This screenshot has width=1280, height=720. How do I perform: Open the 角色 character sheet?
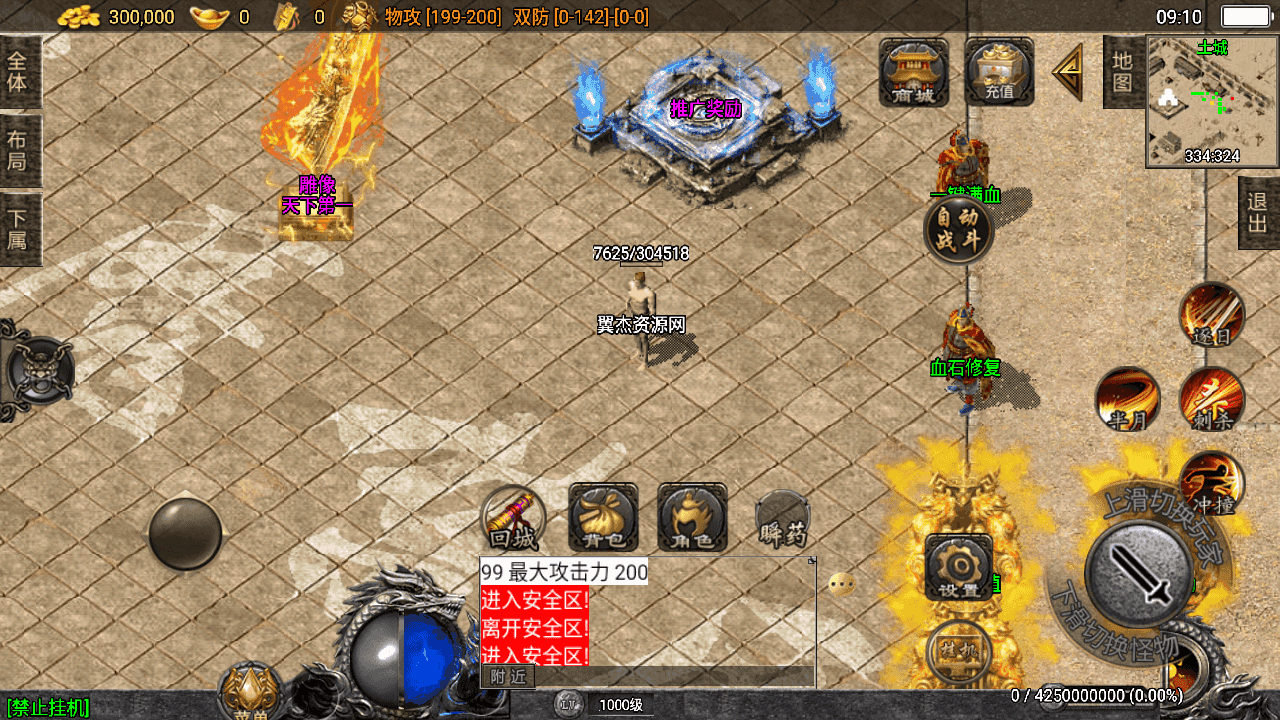[692, 518]
